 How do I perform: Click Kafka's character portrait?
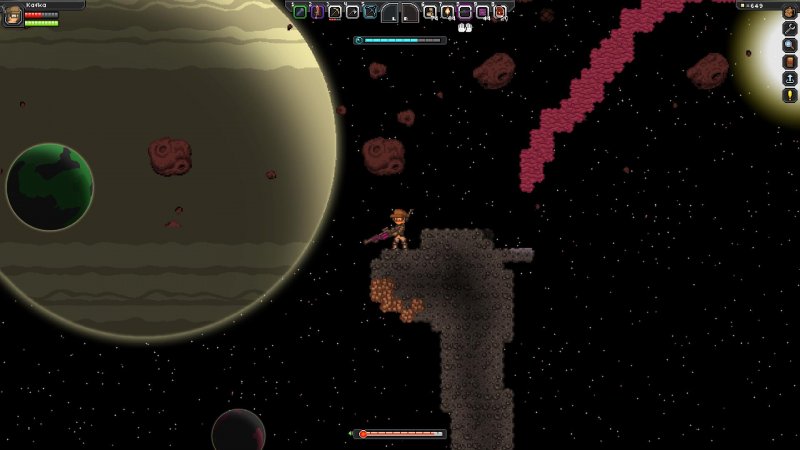(x=13, y=15)
